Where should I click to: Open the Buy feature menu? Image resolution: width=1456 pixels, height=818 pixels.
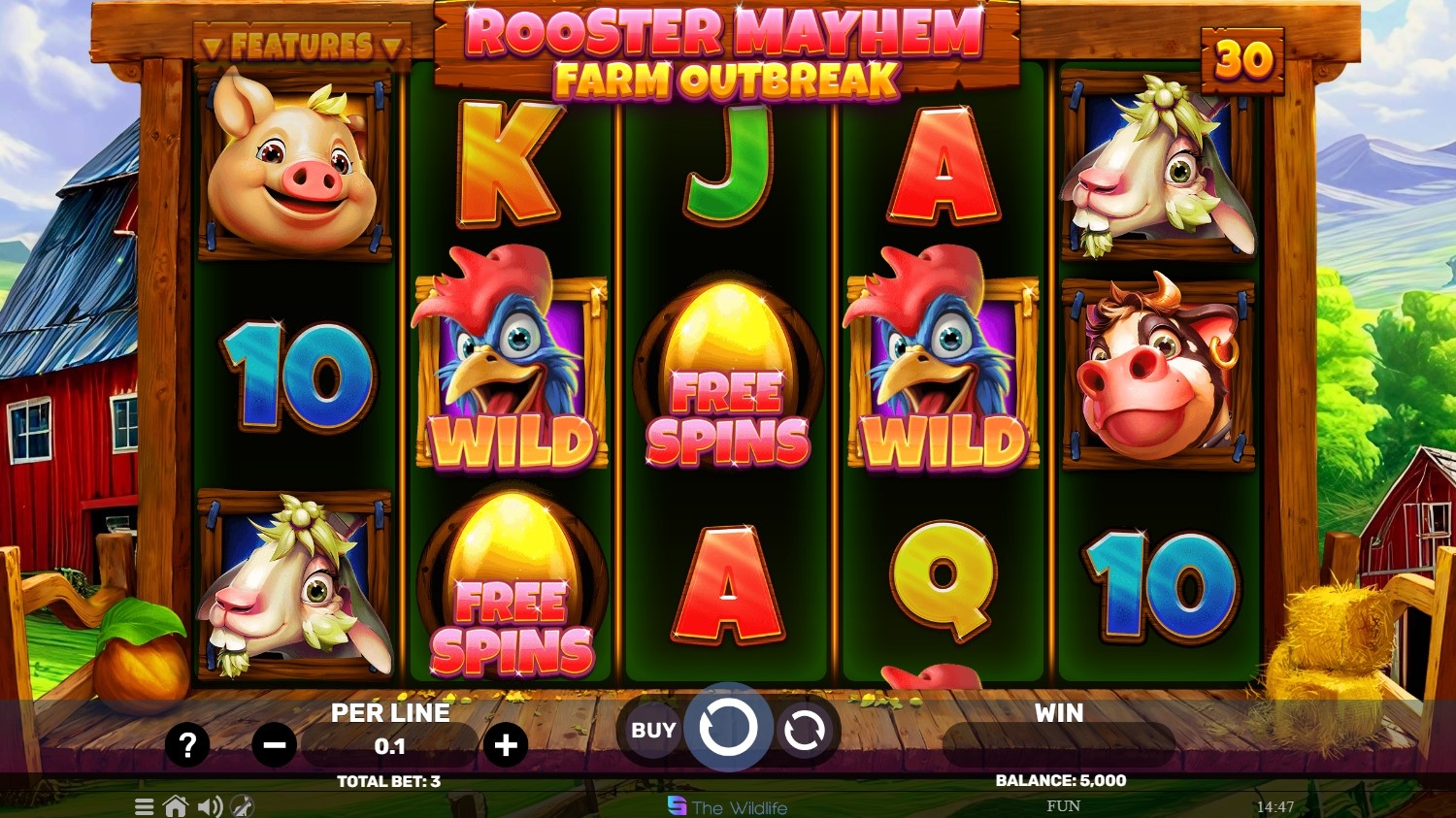click(653, 730)
